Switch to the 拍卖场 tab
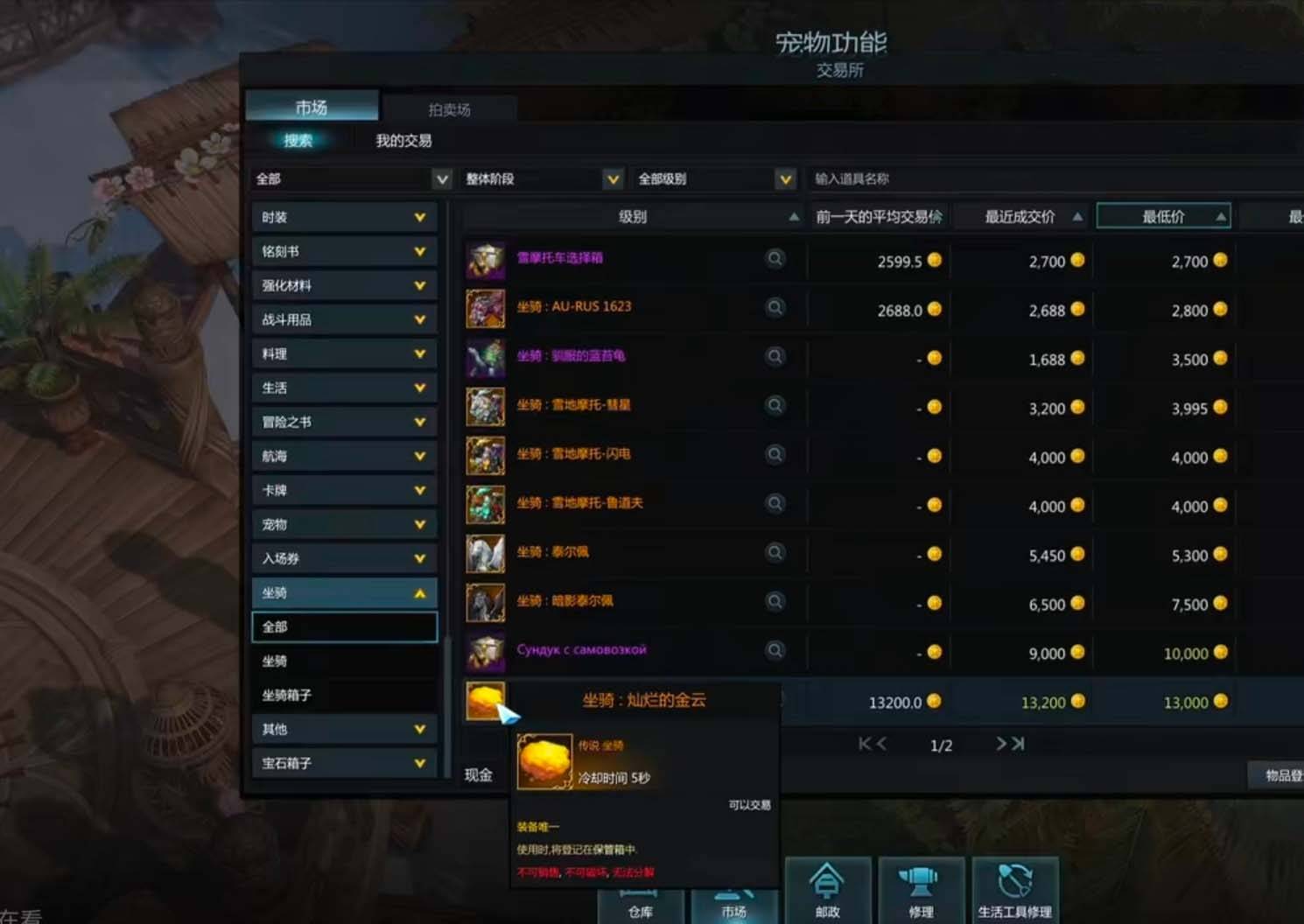Screen dimensions: 1304x924 [452, 109]
